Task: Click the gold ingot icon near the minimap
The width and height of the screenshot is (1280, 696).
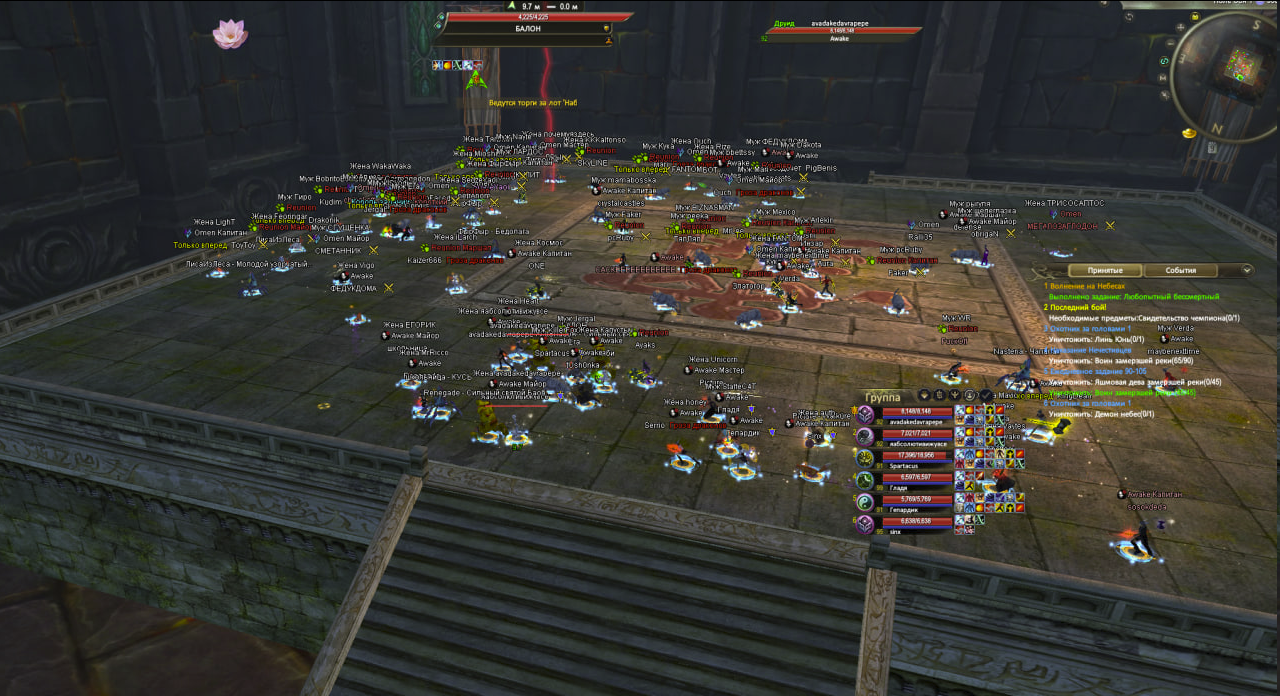Action: [x=1189, y=132]
